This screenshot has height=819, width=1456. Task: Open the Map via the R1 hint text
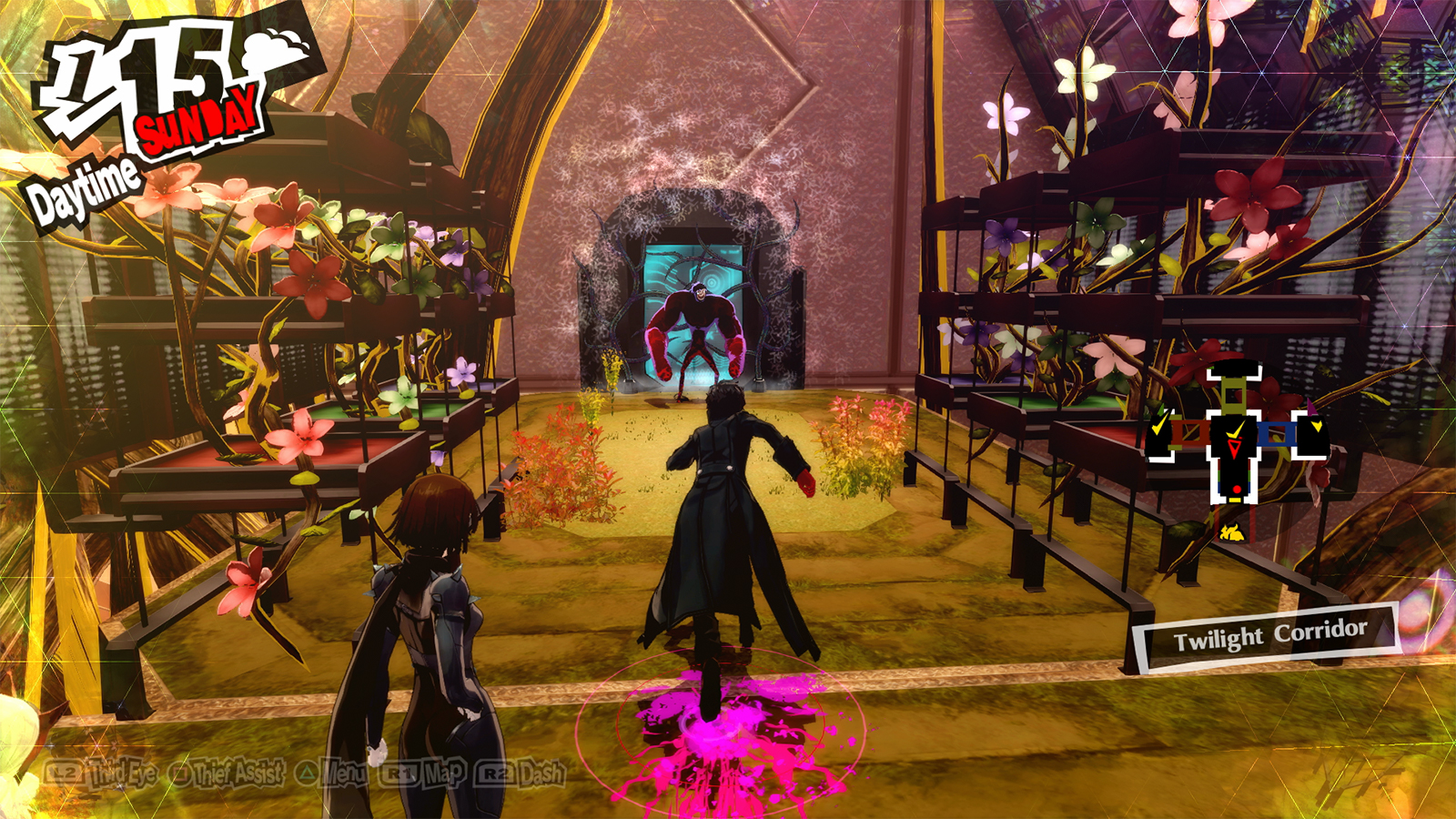[x=444, y=772]
